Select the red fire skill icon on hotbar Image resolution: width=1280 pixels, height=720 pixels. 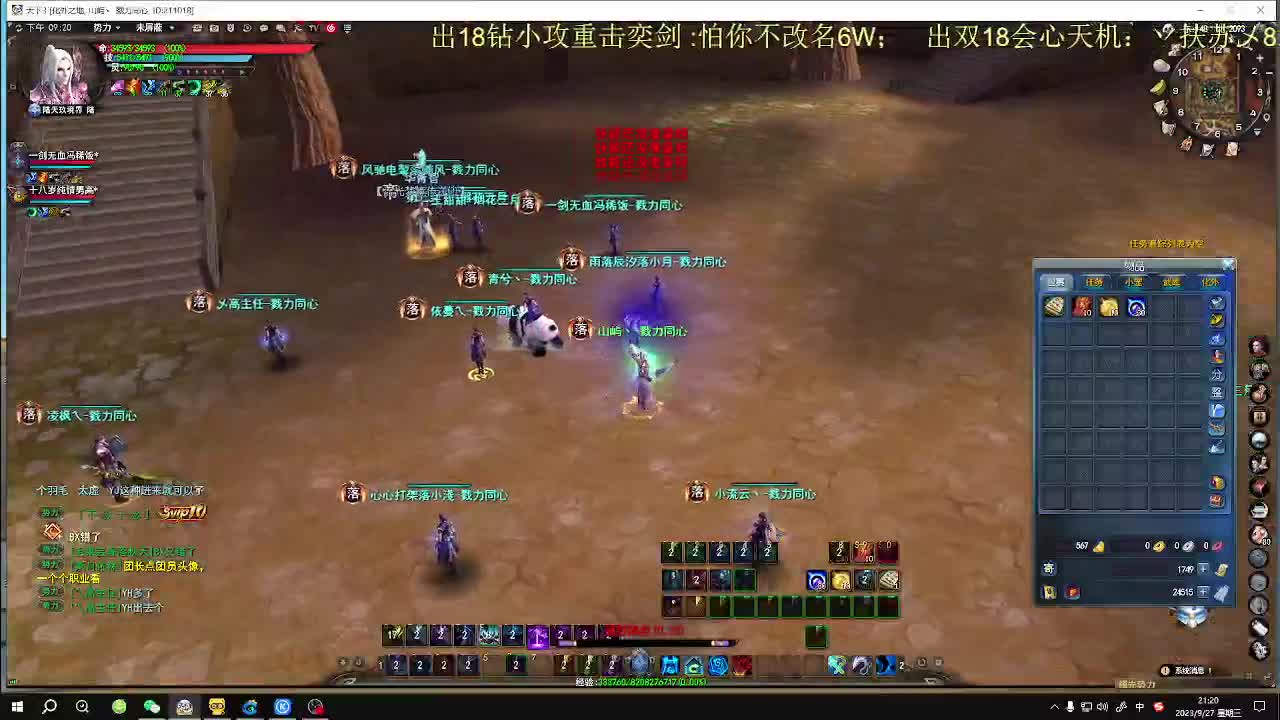[x=743, y=663]
